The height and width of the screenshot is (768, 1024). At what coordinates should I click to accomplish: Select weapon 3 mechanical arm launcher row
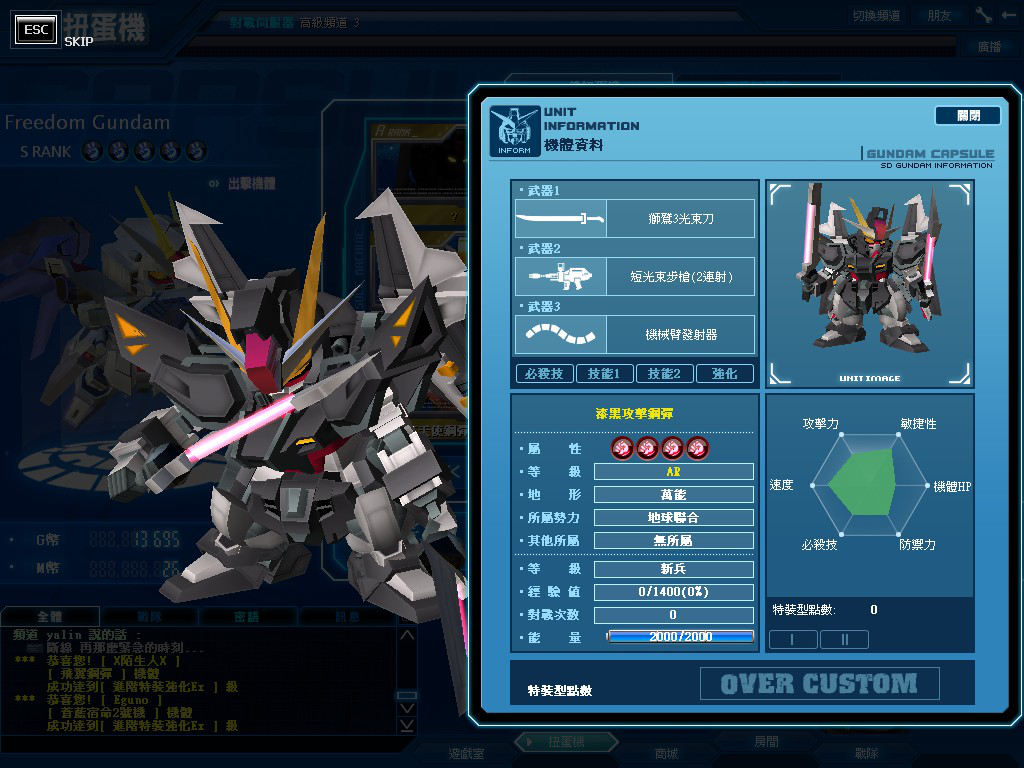634,334
